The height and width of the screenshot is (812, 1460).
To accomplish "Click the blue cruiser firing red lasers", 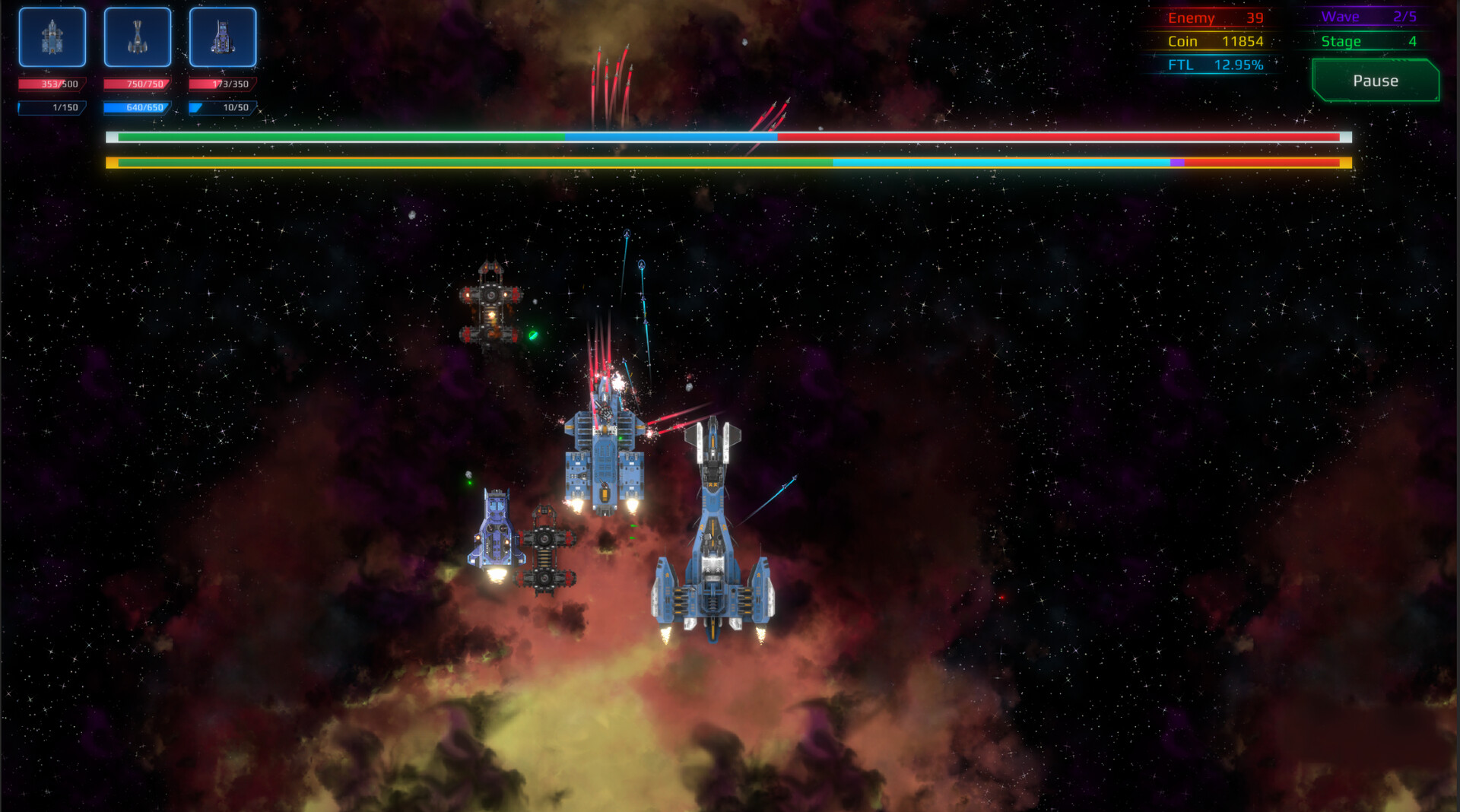I will click(x=605, y=449).
